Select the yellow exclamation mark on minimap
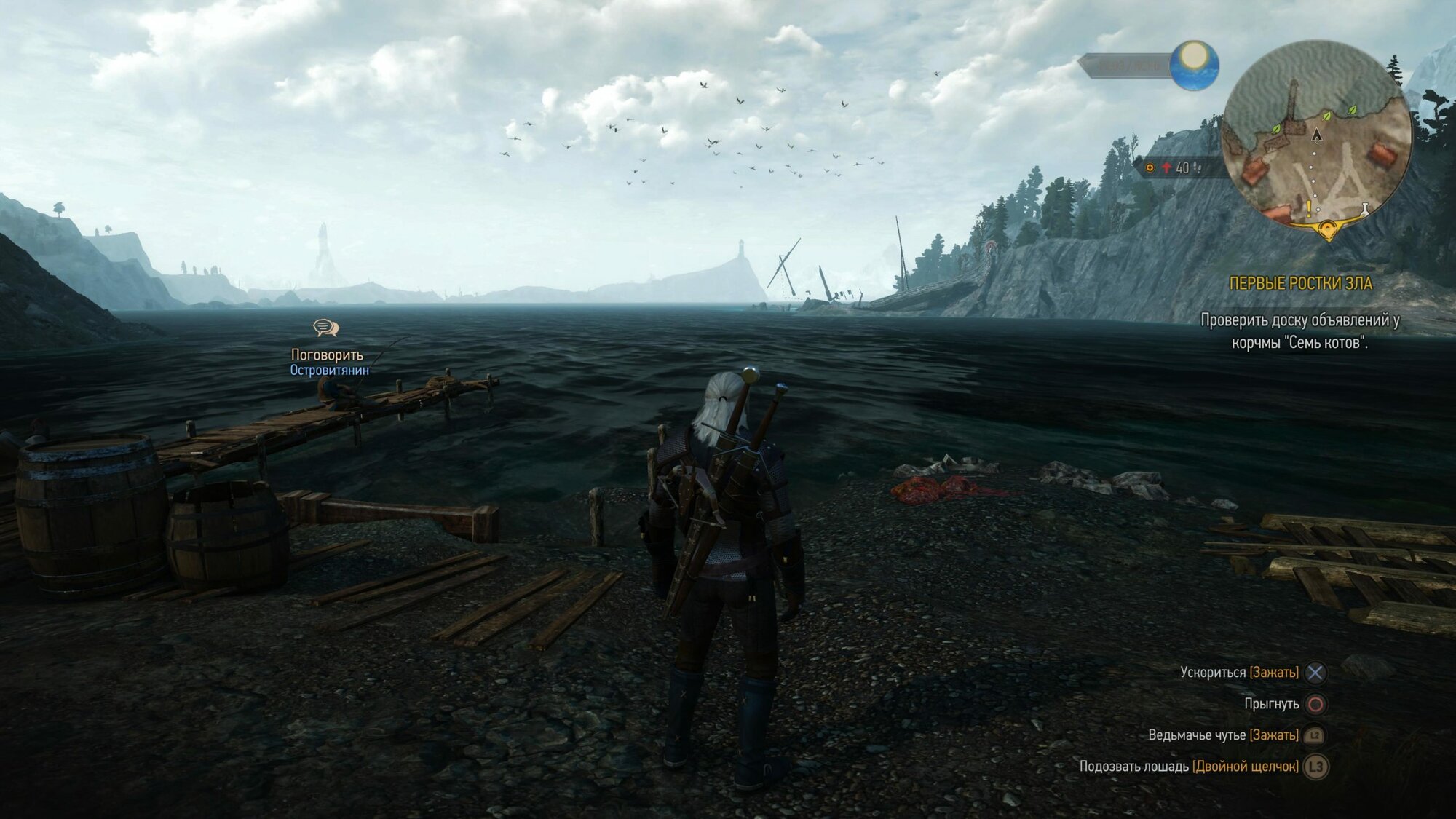The height and width of the screenshot is (819, 1456). [1308, 210]
